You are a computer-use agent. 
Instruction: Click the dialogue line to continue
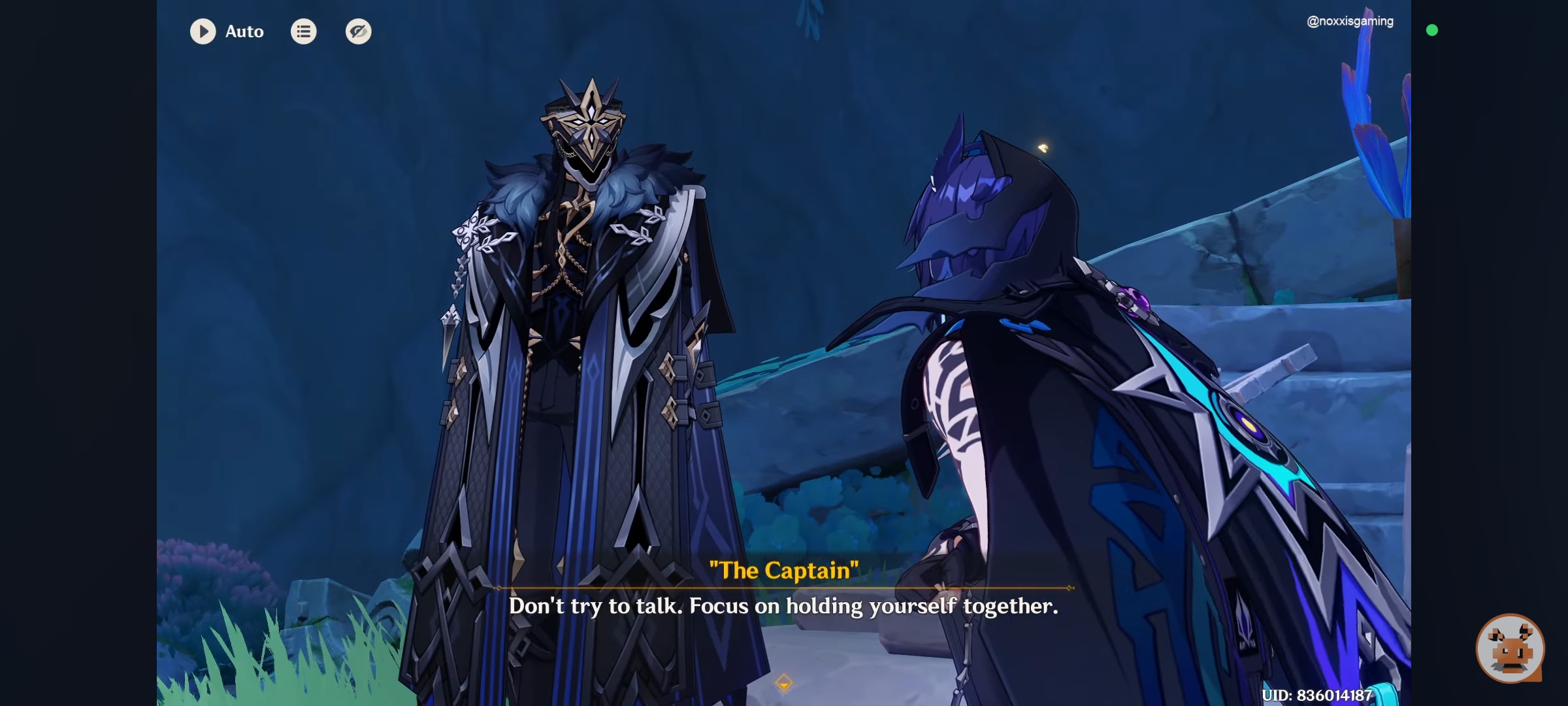click(784, 606)
